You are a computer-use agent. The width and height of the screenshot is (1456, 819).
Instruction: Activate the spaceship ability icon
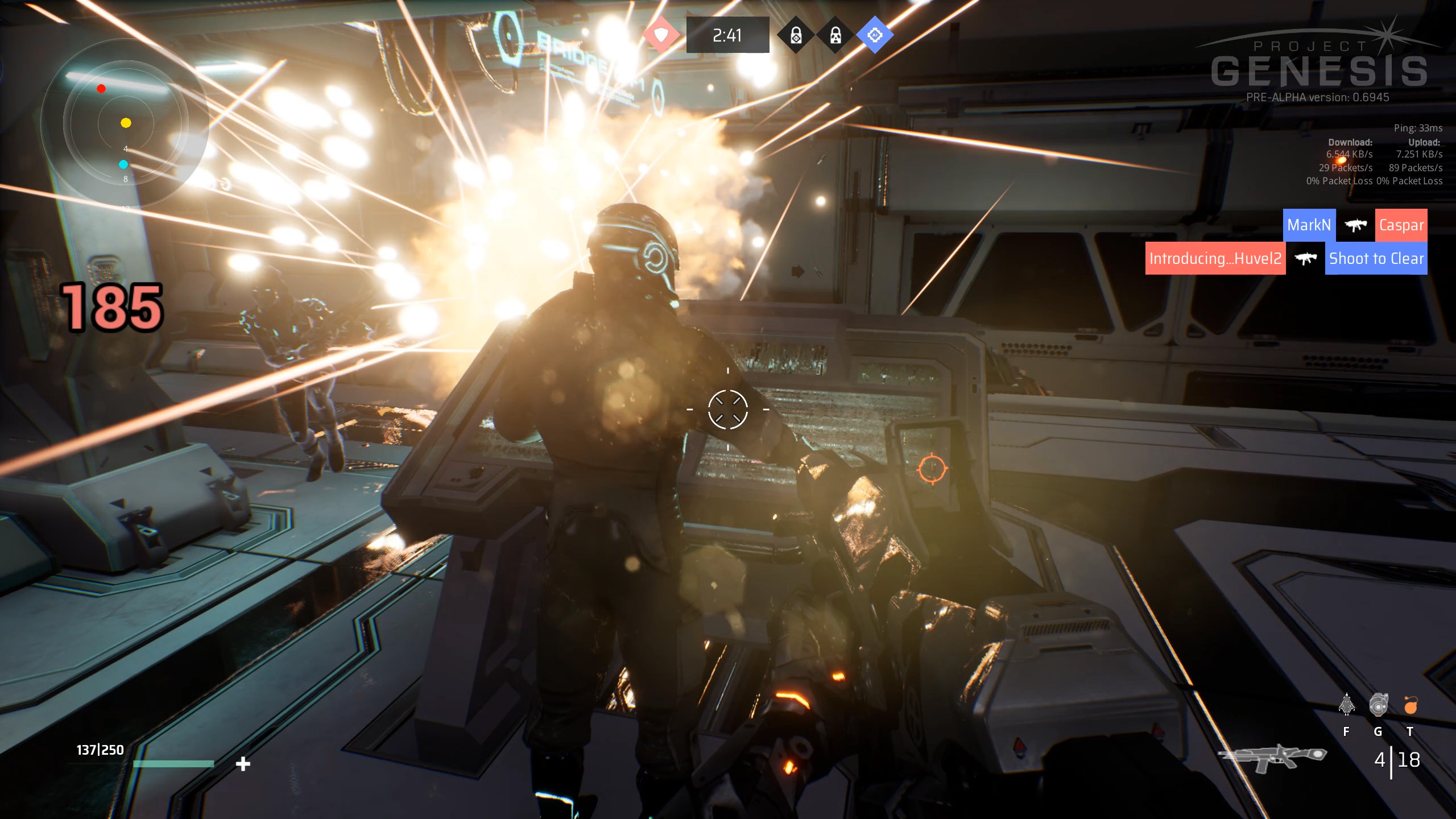click(1346, 705)
